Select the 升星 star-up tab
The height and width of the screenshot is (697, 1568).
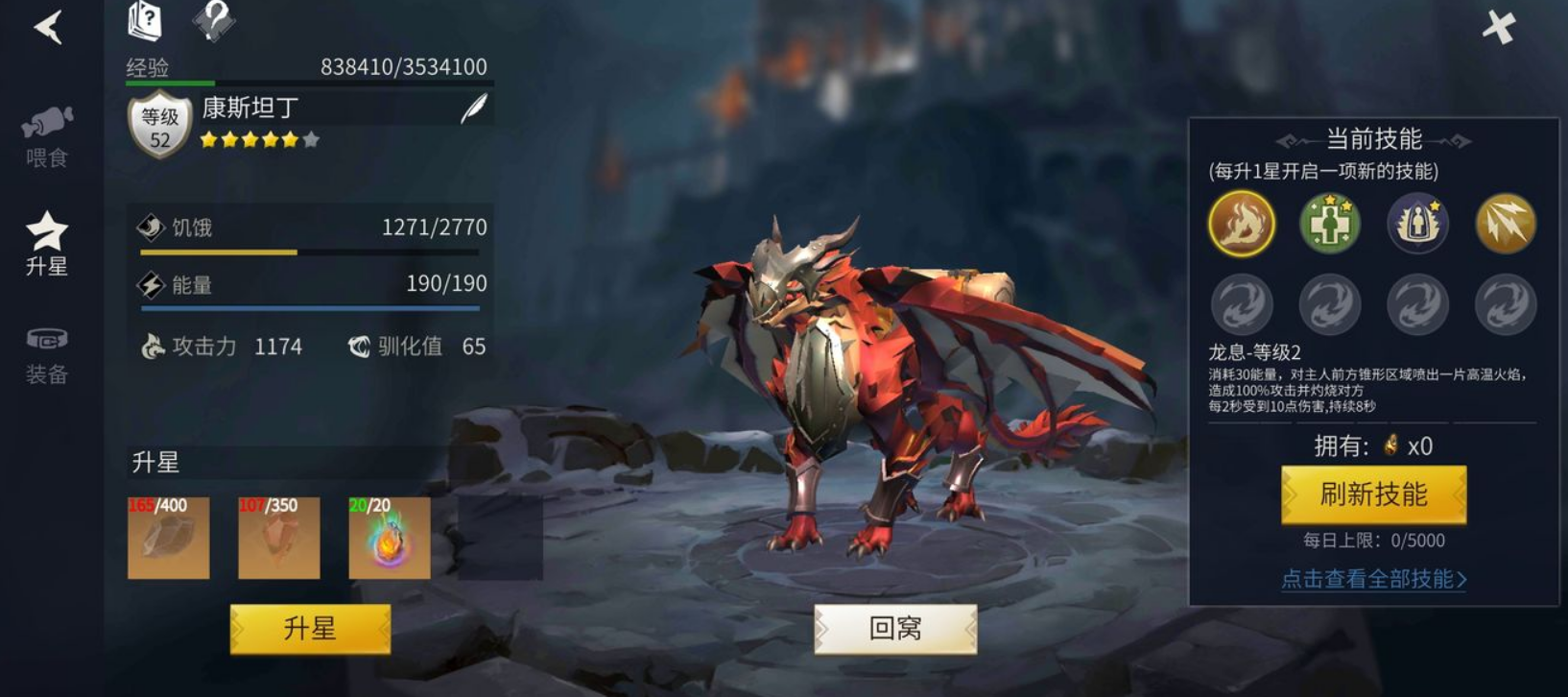47,244
